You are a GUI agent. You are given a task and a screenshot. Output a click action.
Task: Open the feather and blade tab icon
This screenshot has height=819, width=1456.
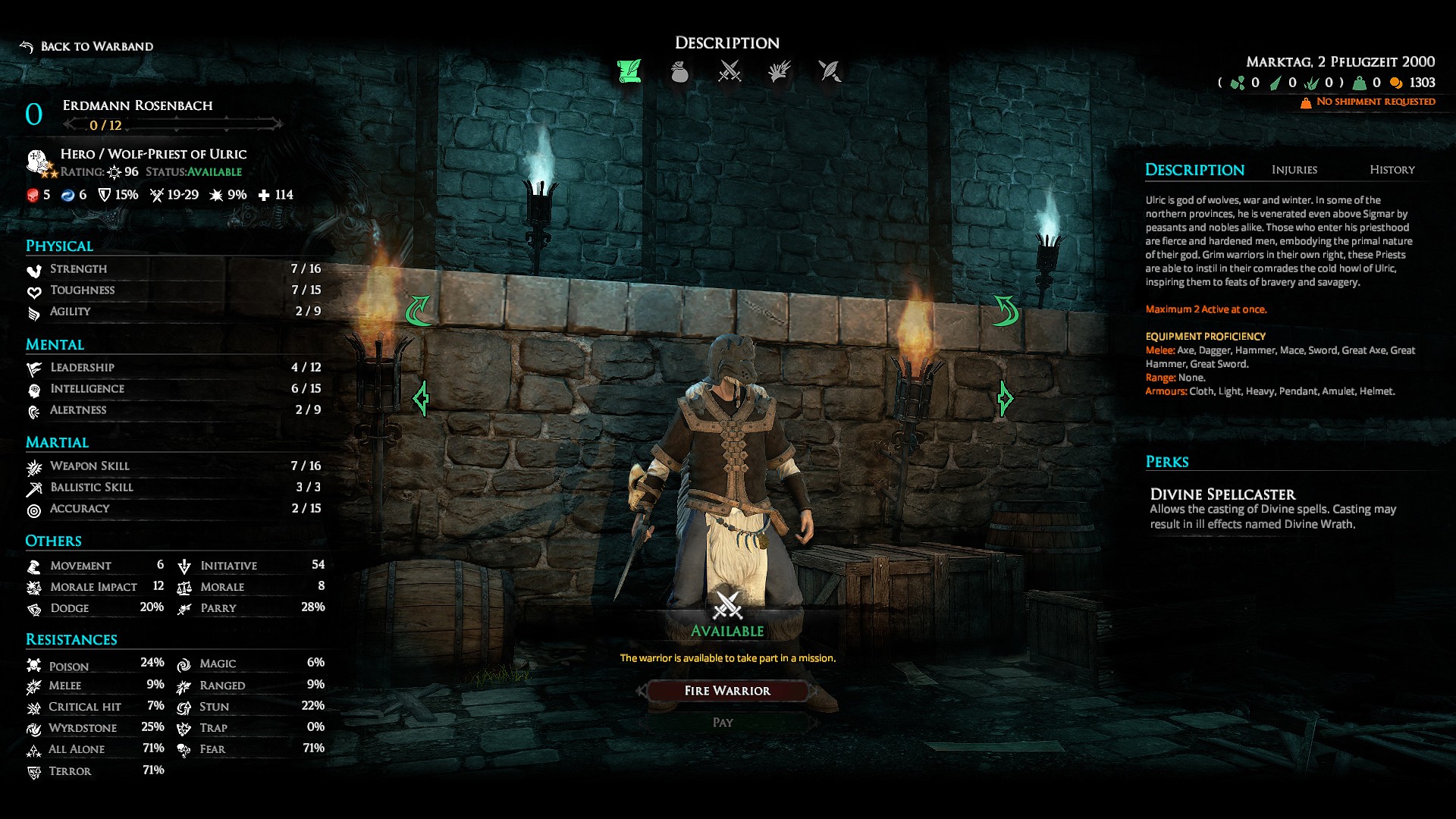pyautogui.click(x=830, y=71)
